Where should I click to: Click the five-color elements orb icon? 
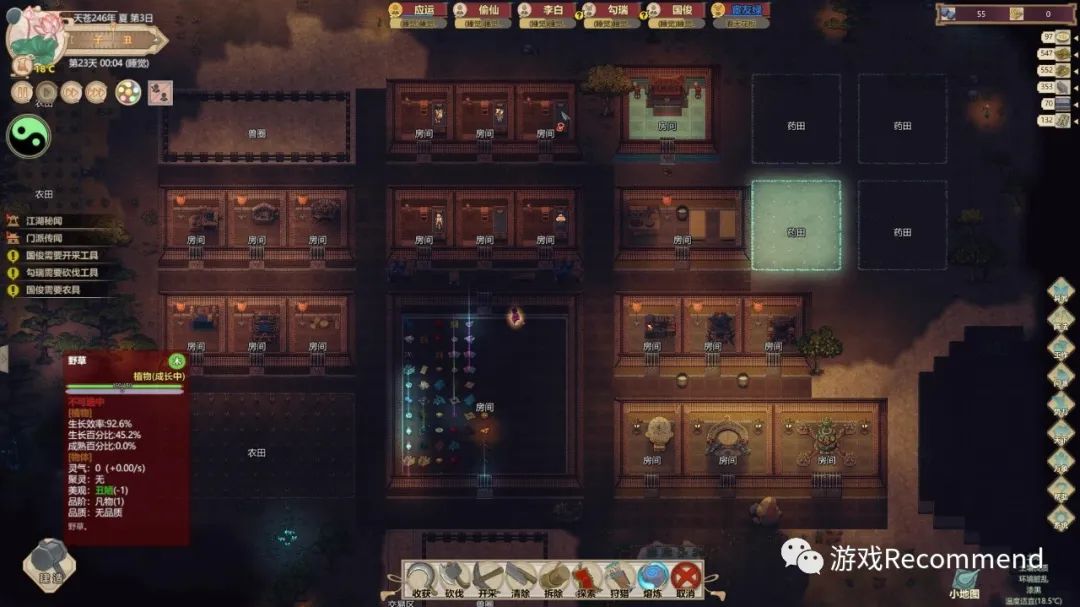(128, 93)
